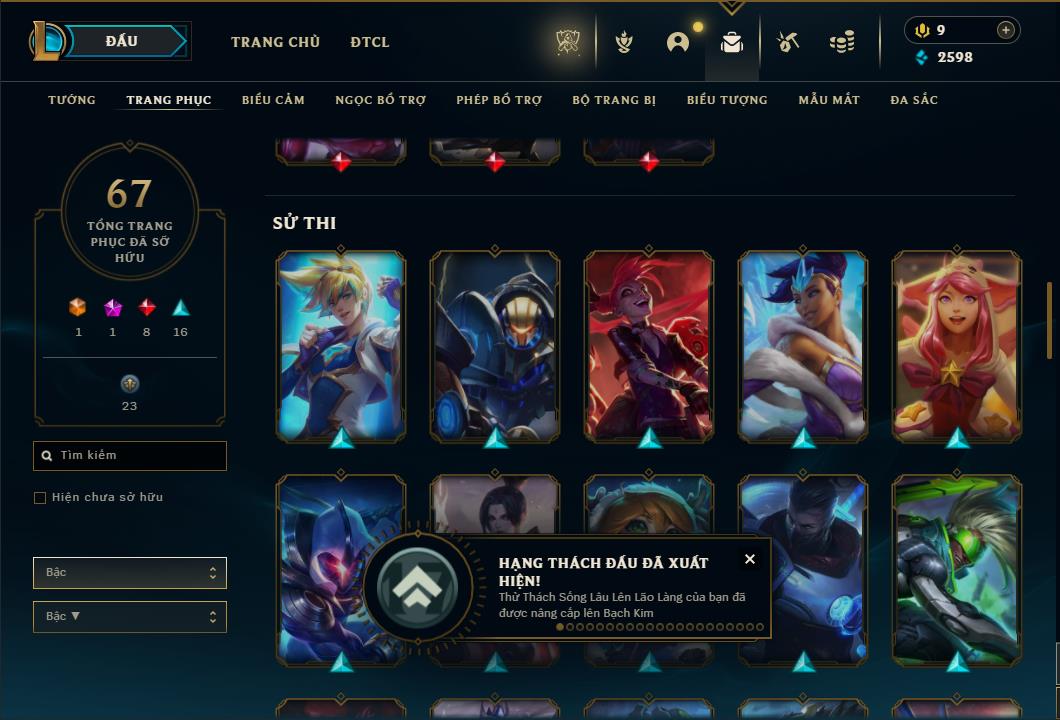Open the TRANG CHỦ home page
1060x720 pixels.
pos(275,42)
